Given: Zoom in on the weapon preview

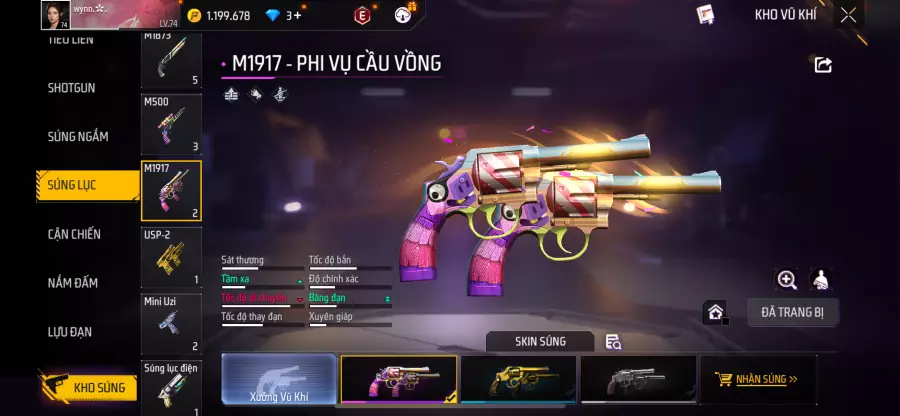Looking at the screenshot, I should [x=787, y=280].
